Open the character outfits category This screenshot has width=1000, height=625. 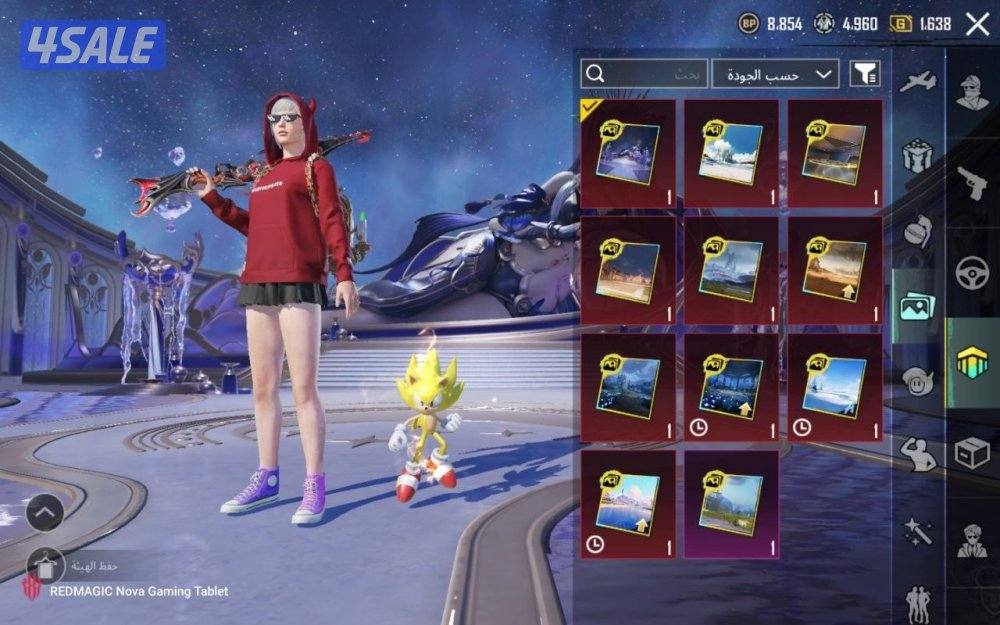pos(972,92)
